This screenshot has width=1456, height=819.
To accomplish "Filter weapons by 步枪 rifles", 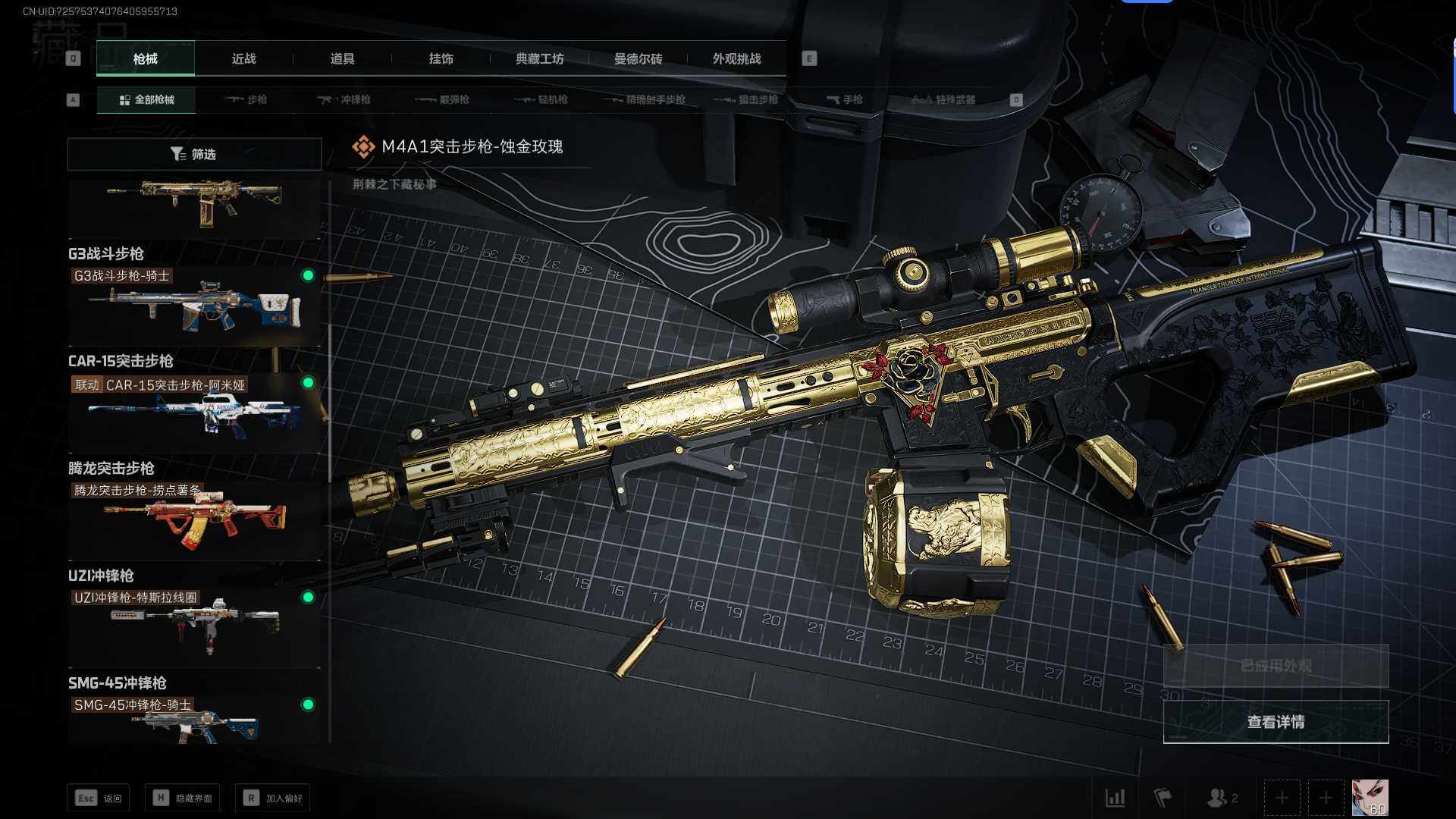I will [246, 99].
